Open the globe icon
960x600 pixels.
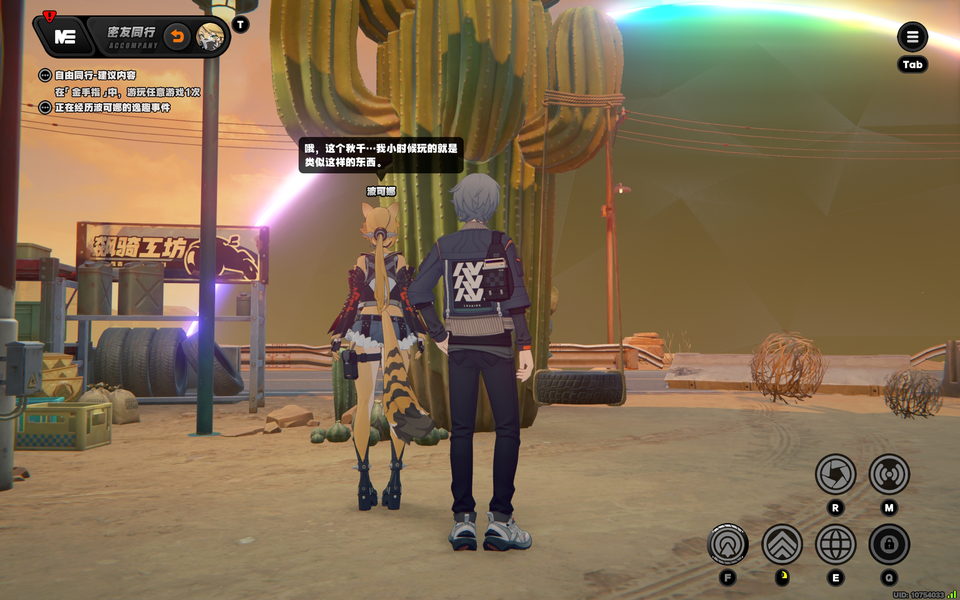[835, 544]
